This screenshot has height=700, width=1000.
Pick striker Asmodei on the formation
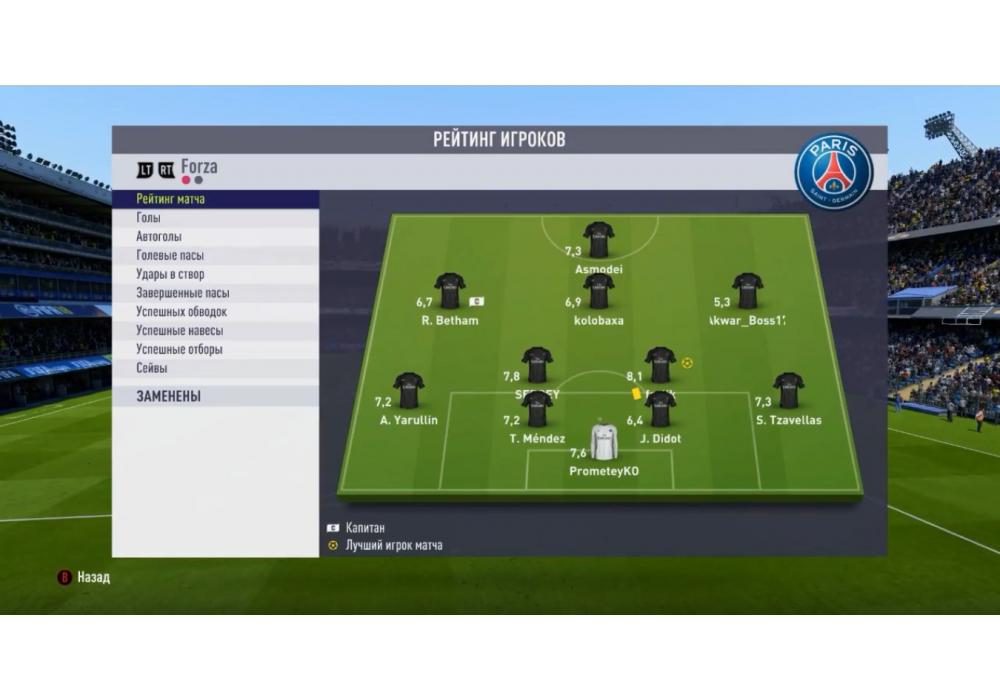599,240
